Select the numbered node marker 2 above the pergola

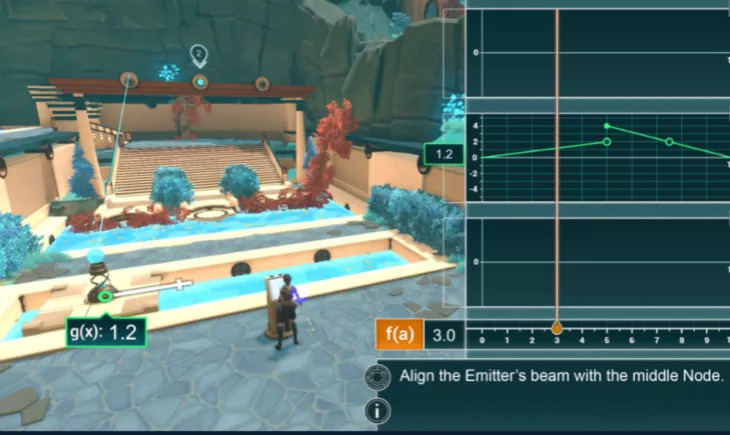click(199, 53)
